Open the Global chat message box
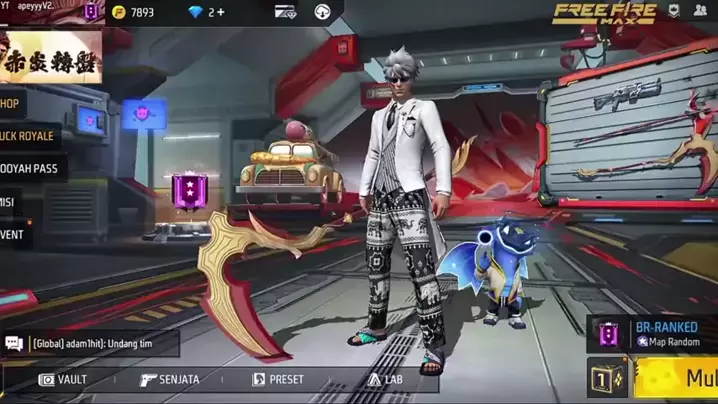718x404 pixels. [90, 344]
